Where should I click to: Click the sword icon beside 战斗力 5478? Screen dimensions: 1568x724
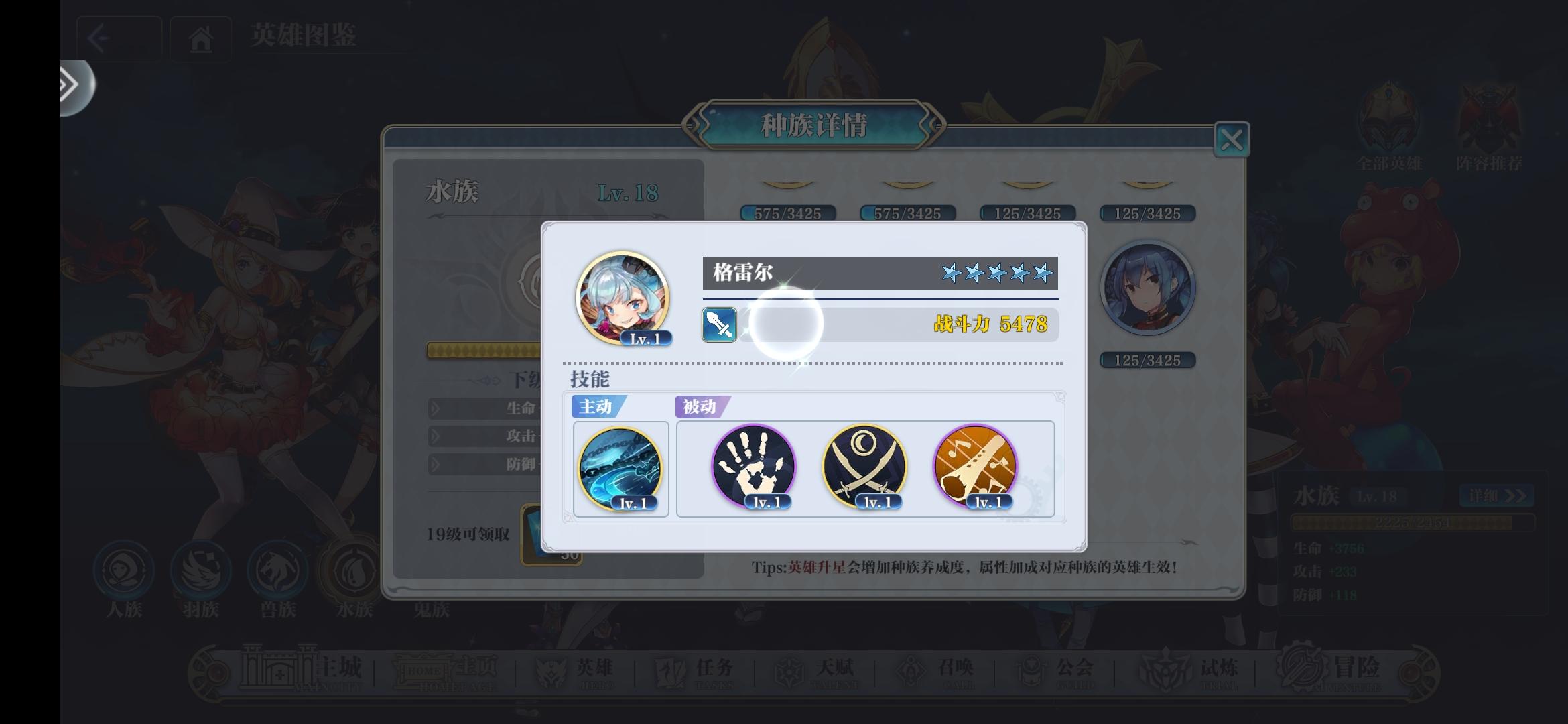pos(718,325)
